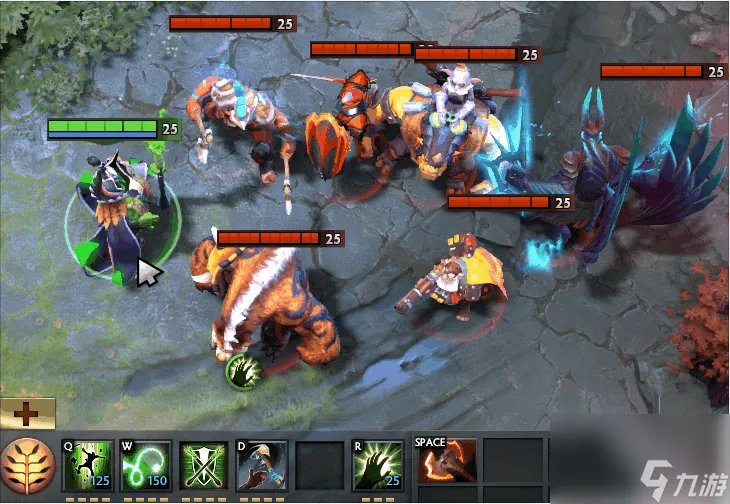Cast the Telekinesis ability on Q
Image resolution: width=730 pixels, height=504 pixels.
(87, 466)
